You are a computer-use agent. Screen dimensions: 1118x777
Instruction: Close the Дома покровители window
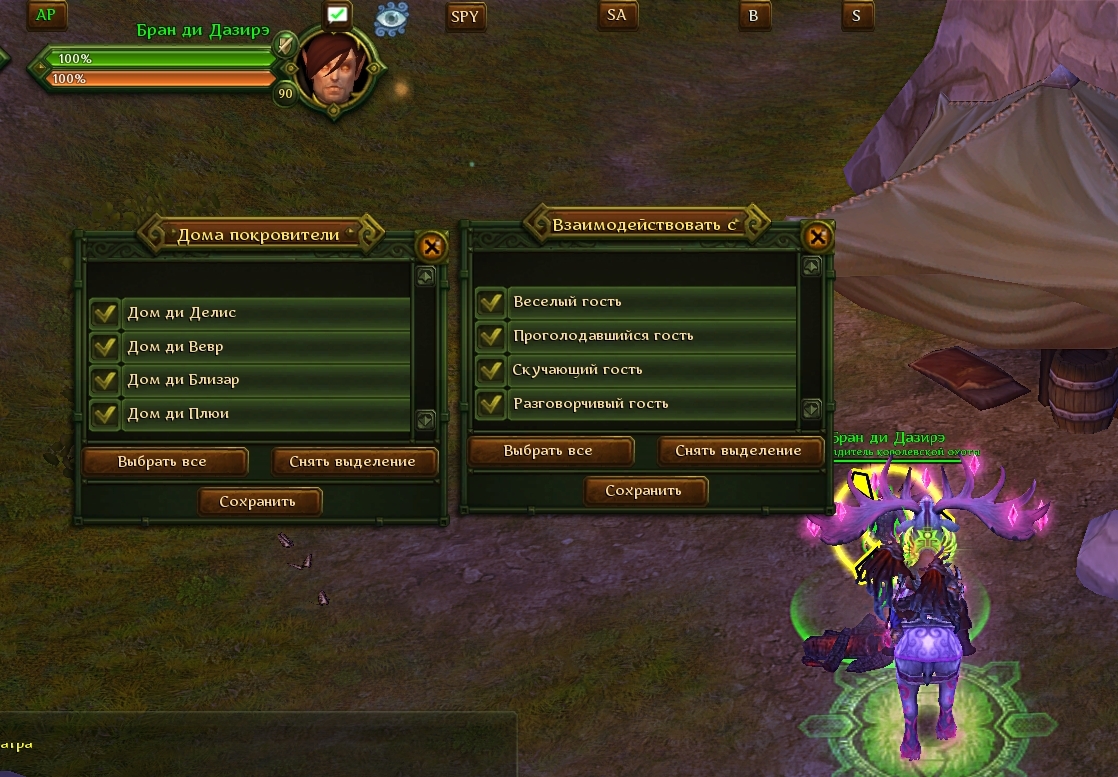(431, 246)
